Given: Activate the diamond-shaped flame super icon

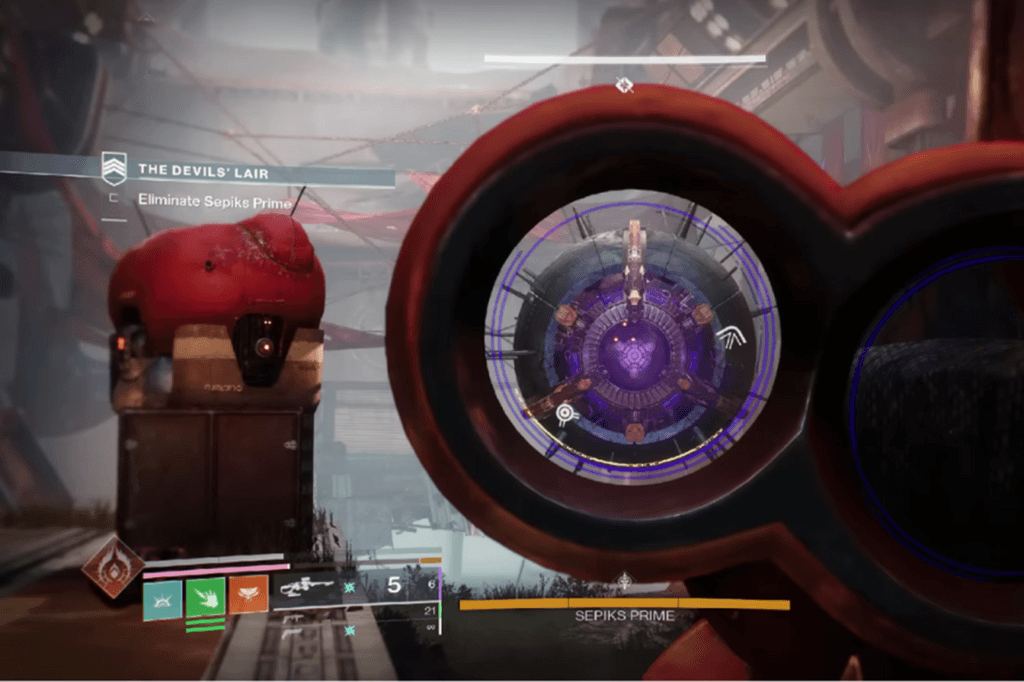Looking at the screenshot, I should click(112, 566).
